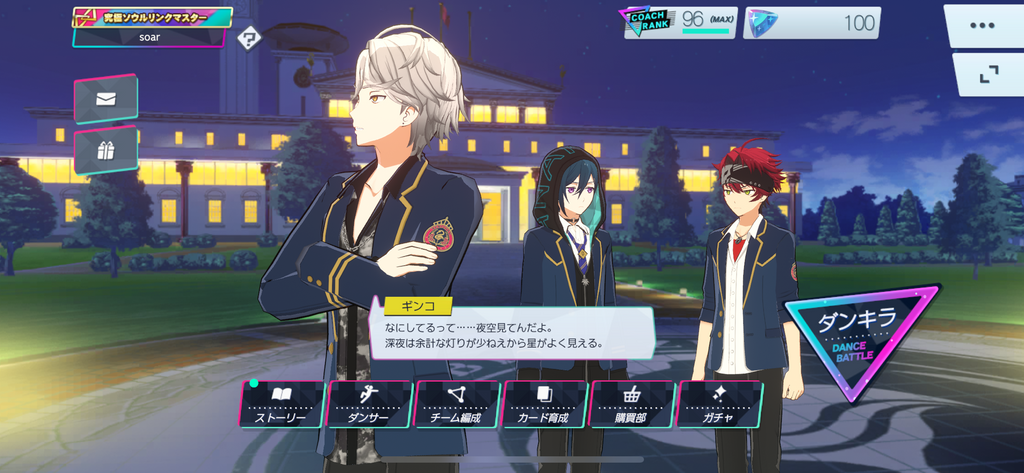Viewport: 1024px width, 473px height.
Task: Go to カード育成 (Card Training)
Action: click(x=544, y=404)
